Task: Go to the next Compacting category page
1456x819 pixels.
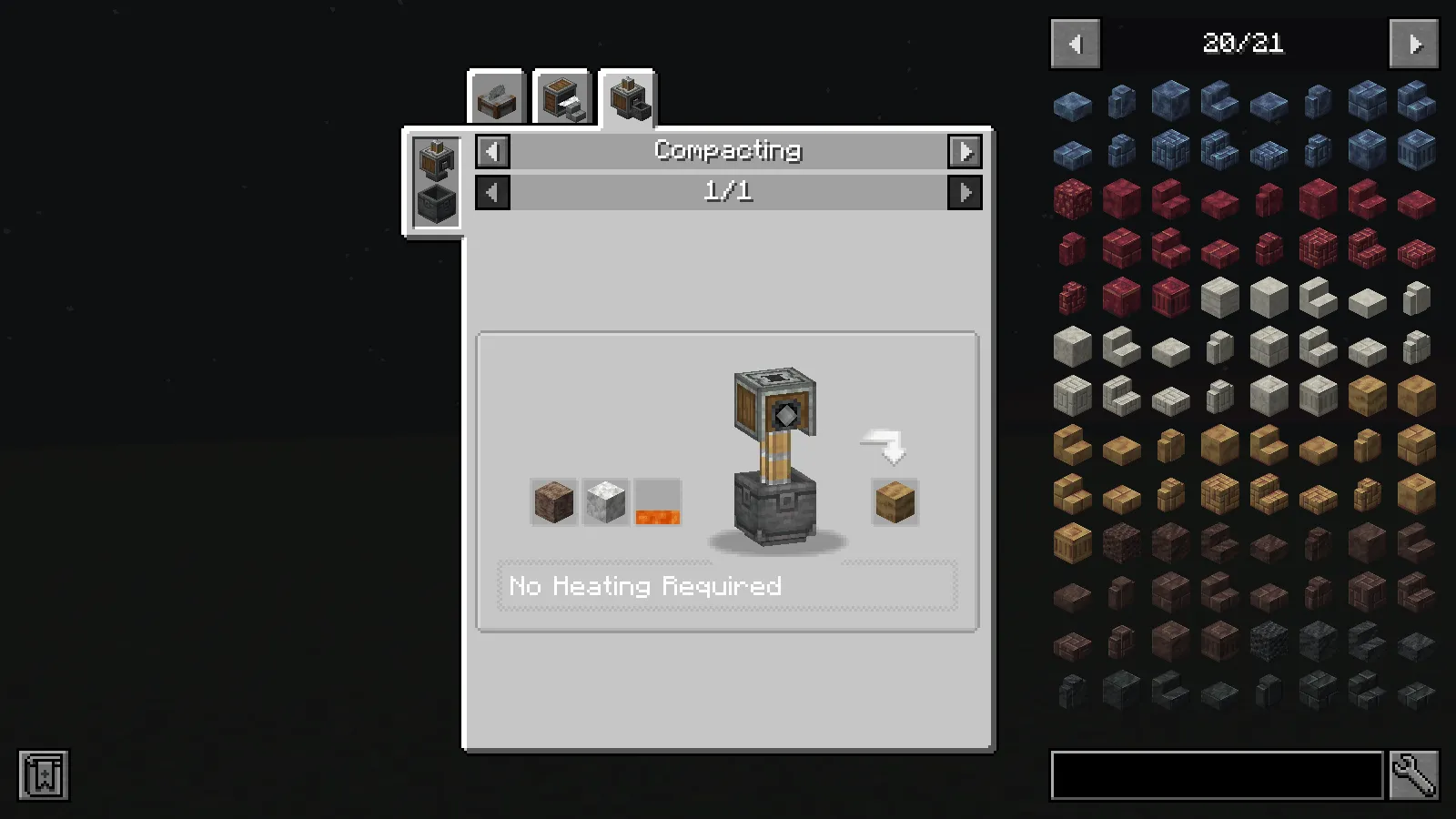Action: point(966,151)
